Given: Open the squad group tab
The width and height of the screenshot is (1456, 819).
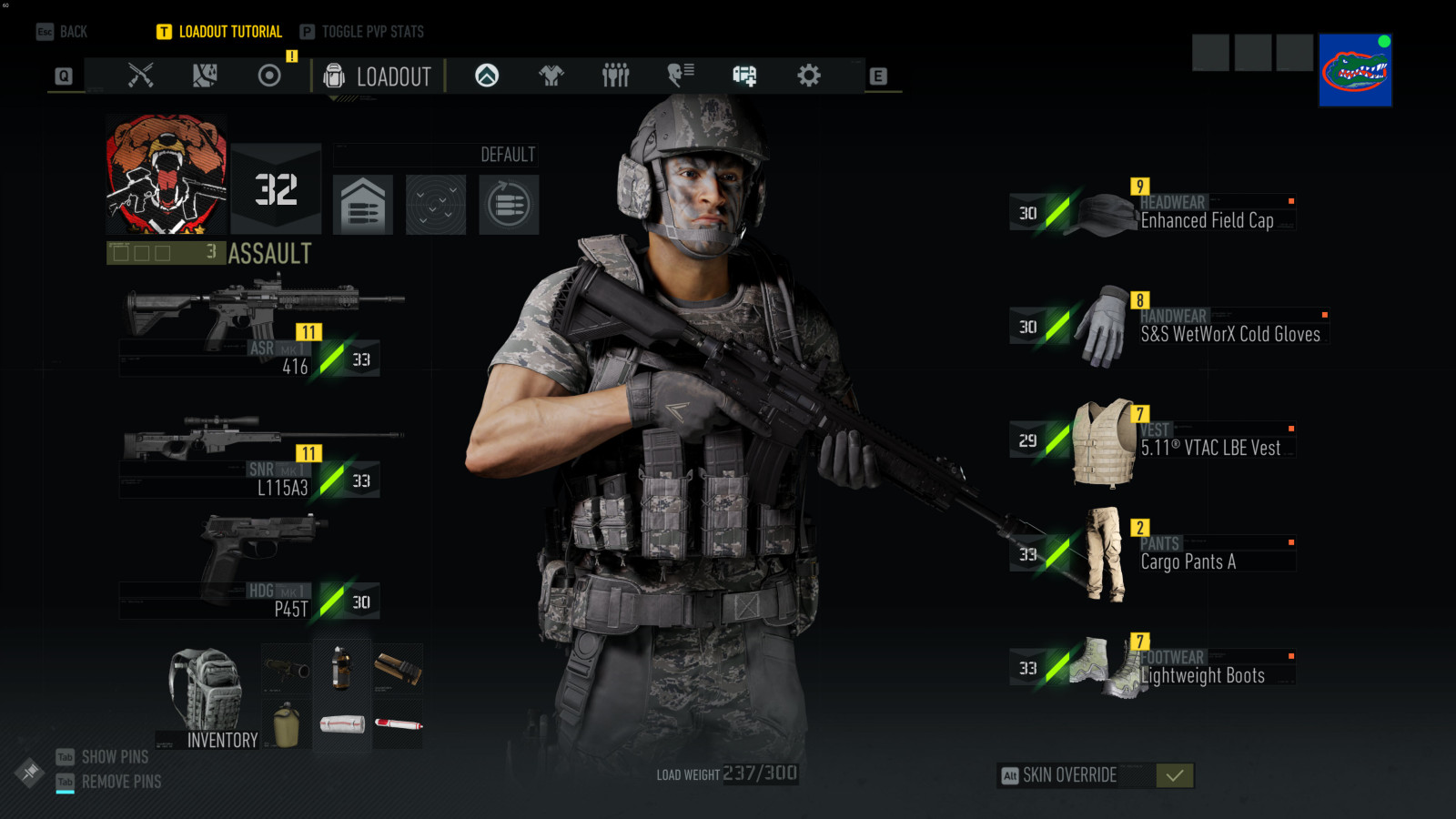Looking at the screenshot, I should pyautogui.click(x=615, y=76).
